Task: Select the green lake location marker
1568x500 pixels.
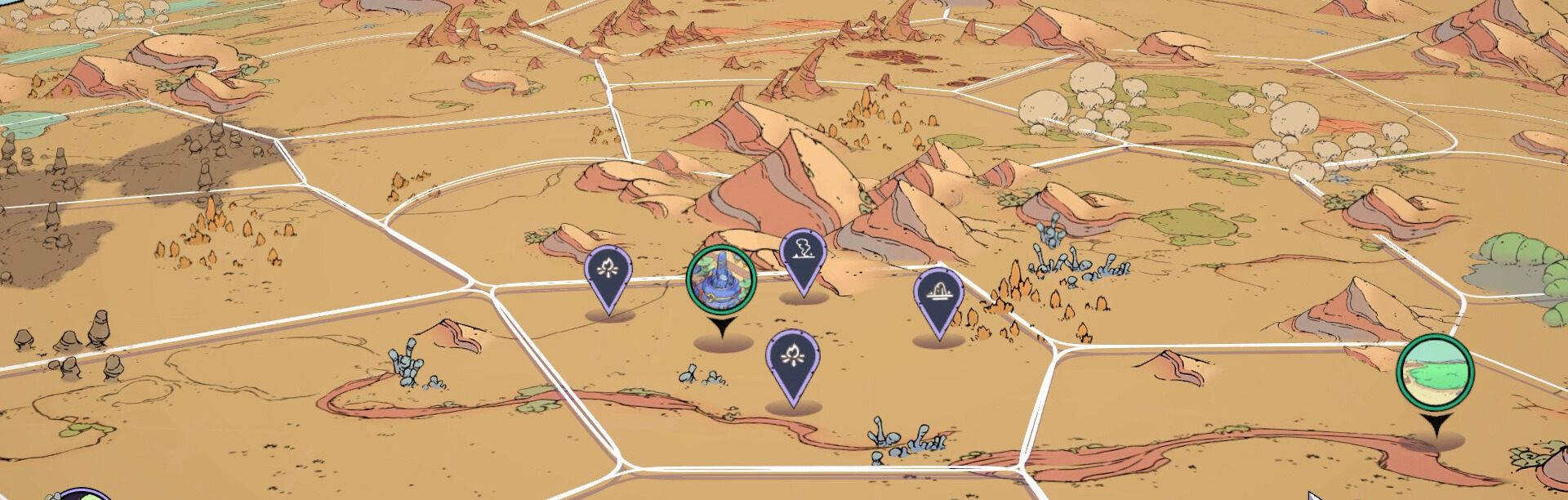Action: [1435, 372]
